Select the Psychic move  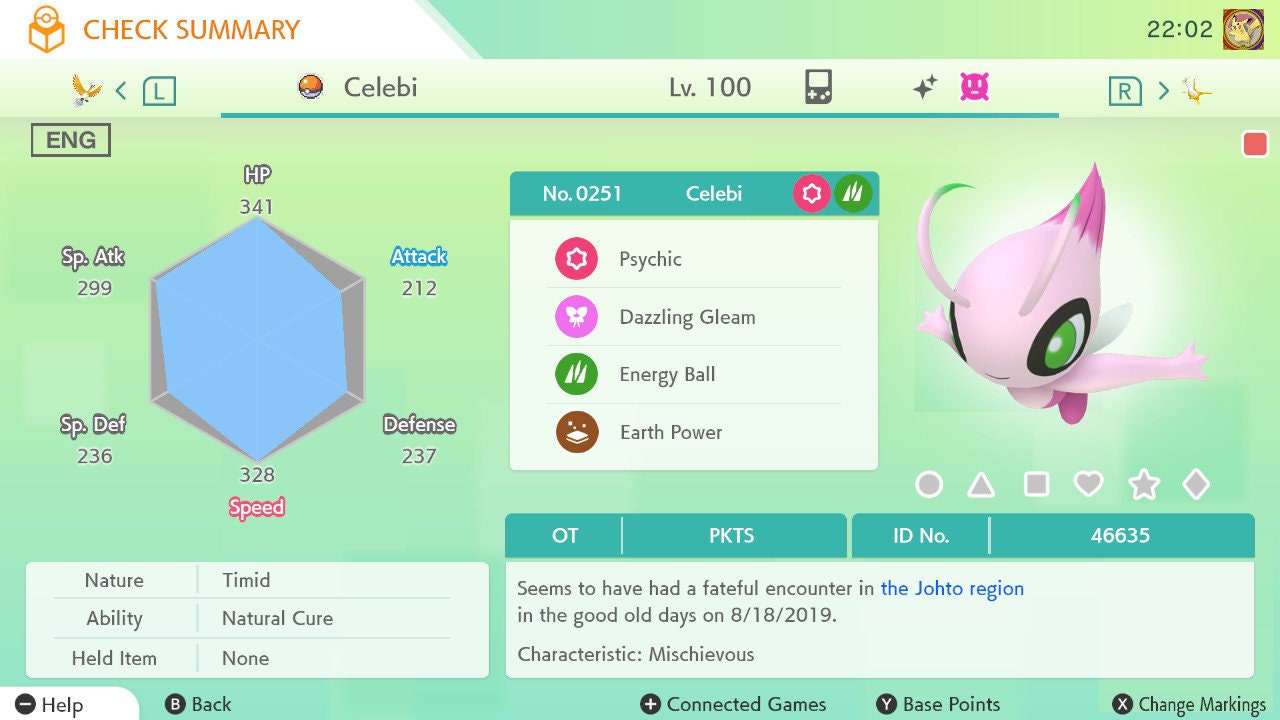click(x=650, y=260)
